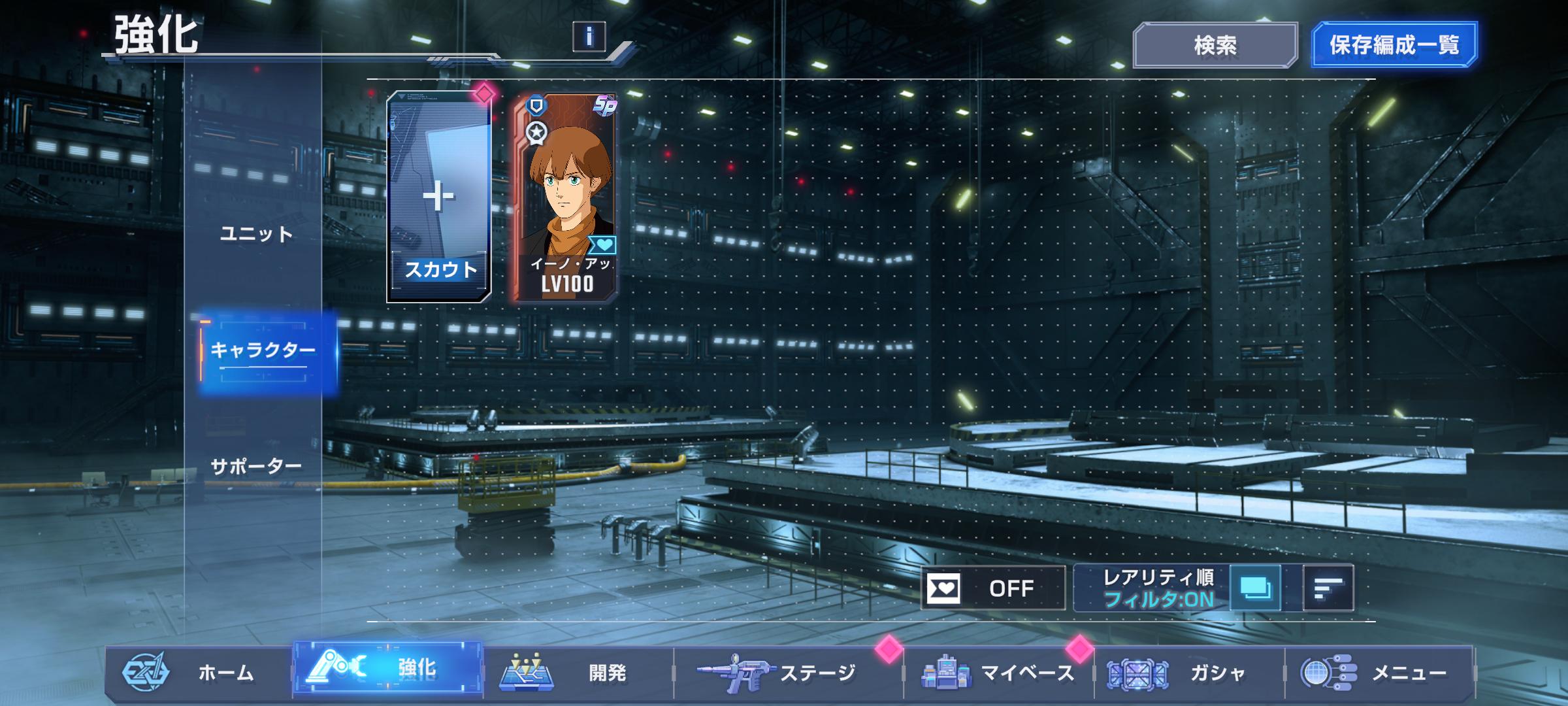Visit マイベース from the bottom bar
The image size is (1568, 706).
(x=998, y=673)
